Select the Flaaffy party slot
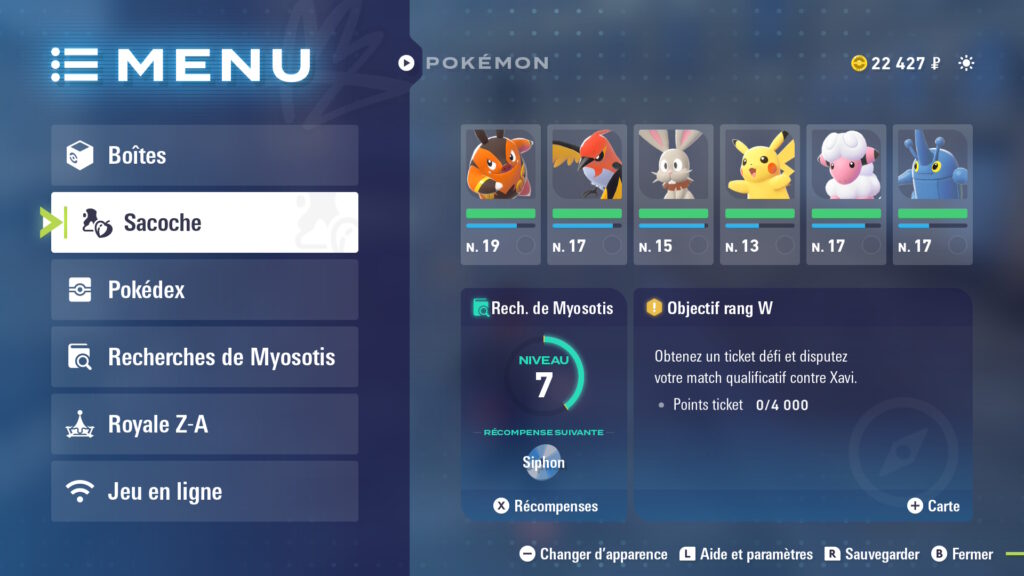The image size is (1024, 576). [846, 194]
